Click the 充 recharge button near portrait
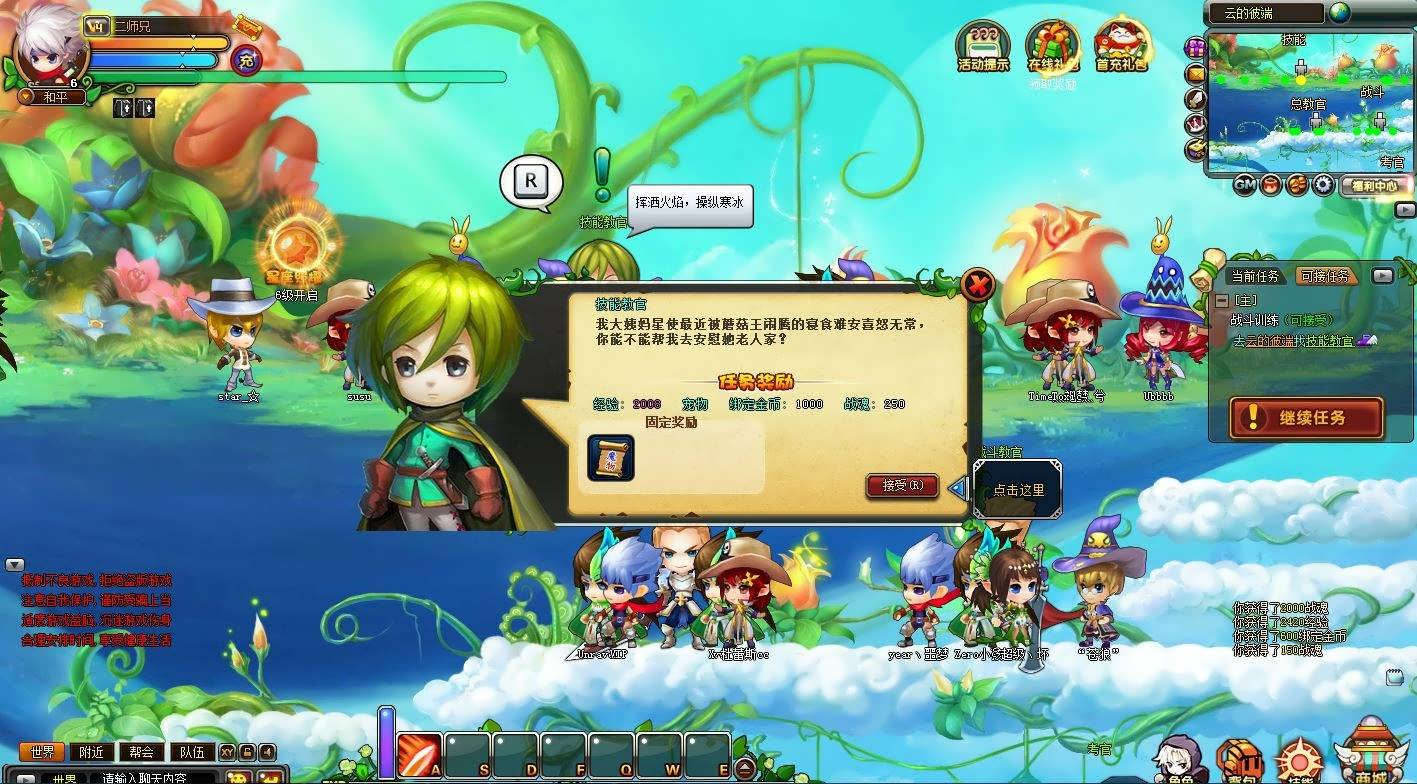This screenshot has width=1417, height=784. tap(247, 60)
